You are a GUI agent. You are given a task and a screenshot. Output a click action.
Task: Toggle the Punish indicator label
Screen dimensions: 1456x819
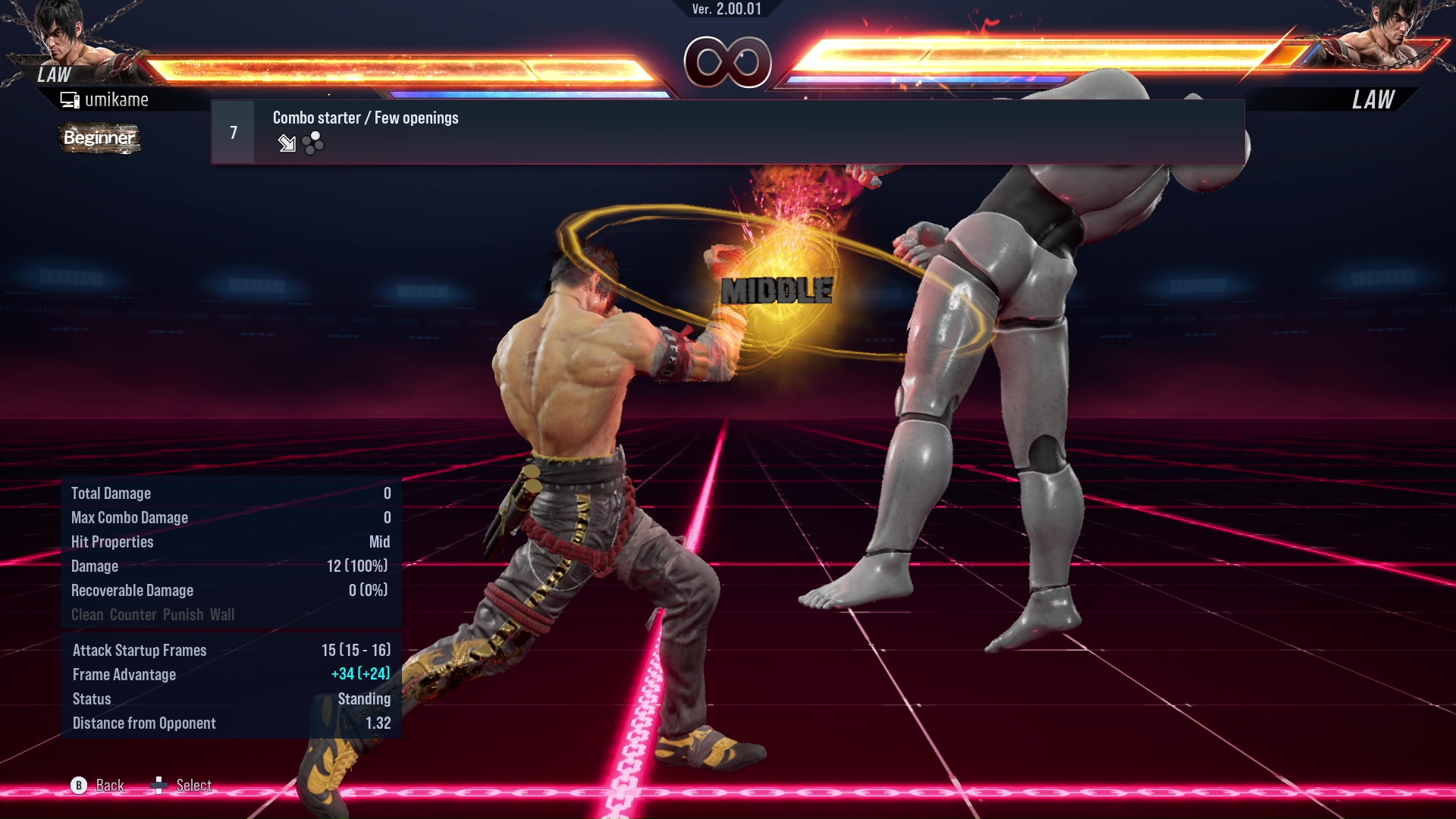[x=184, y=615]
